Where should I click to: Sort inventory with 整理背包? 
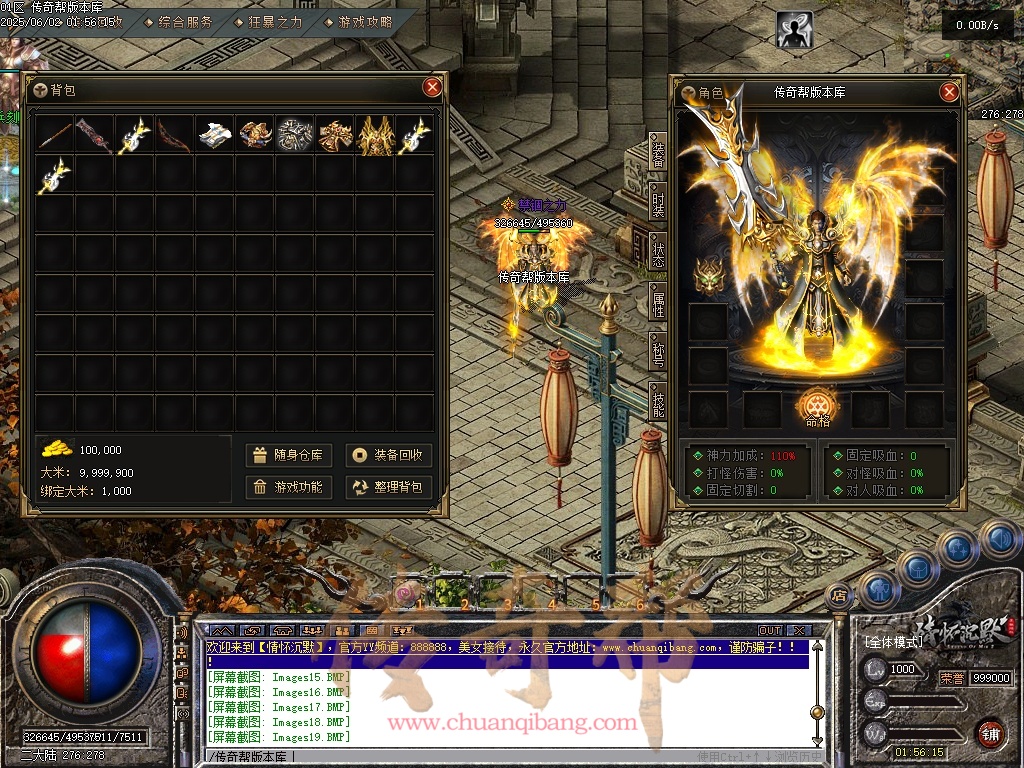pyautogui.click(x=388, y=487)
